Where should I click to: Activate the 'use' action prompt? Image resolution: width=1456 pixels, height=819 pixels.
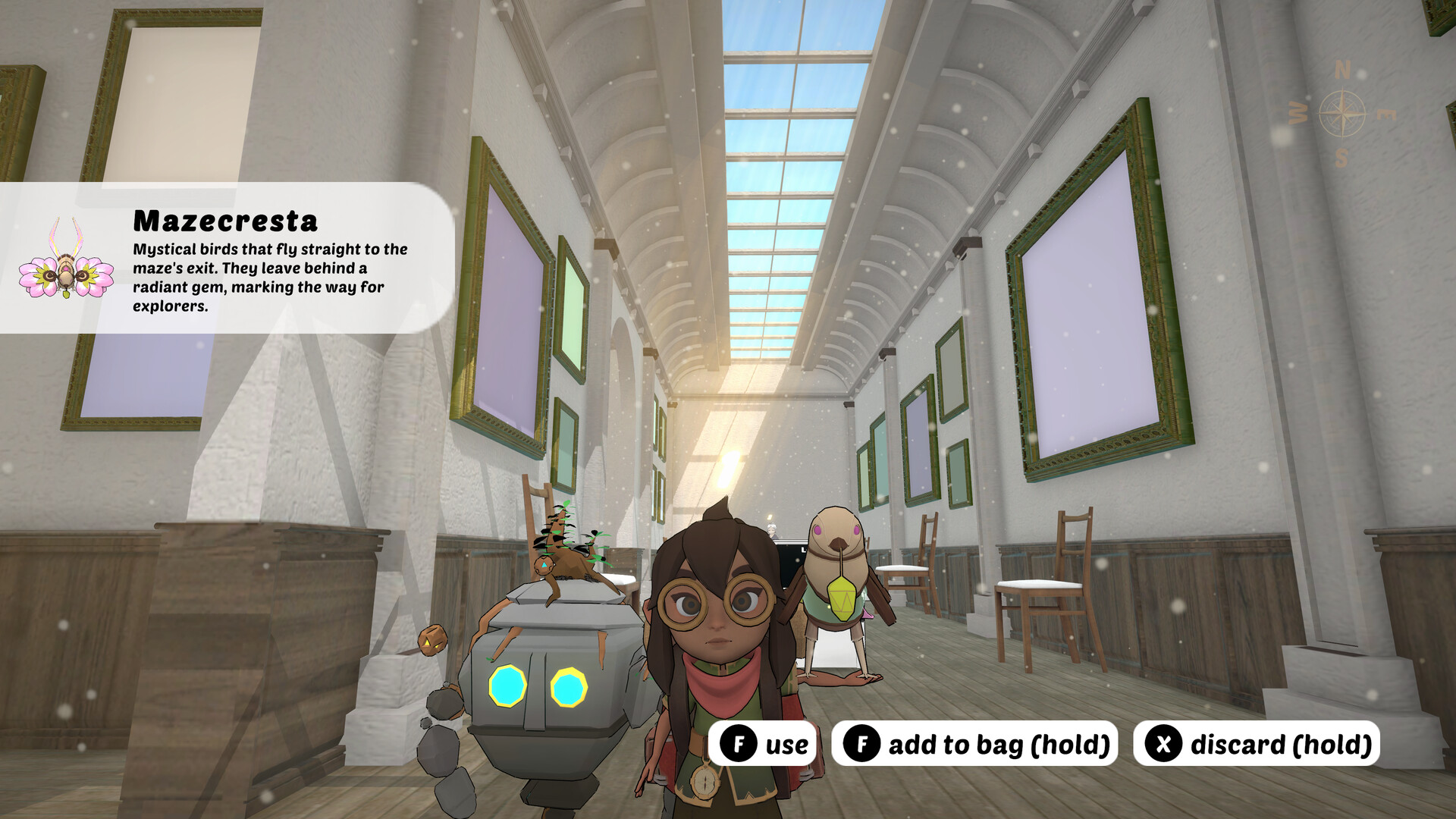(x=766, y=744)
